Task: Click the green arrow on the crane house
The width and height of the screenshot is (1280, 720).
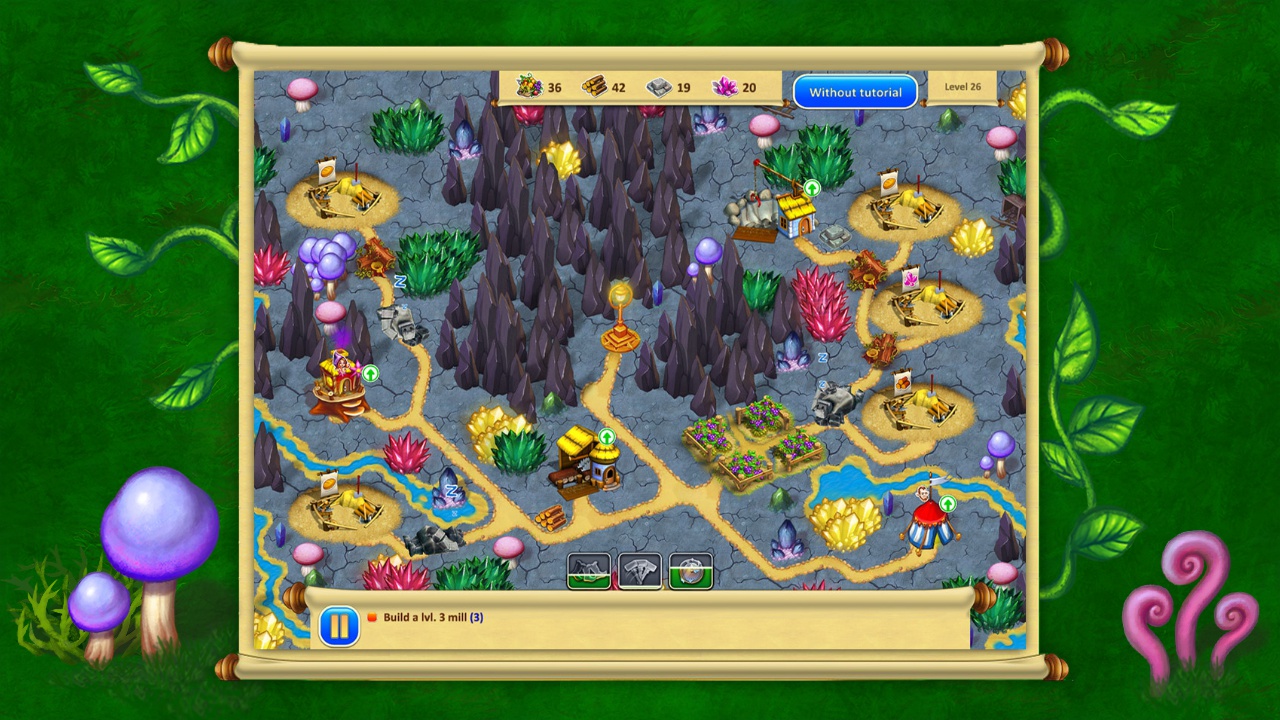Action: coord(811,188)
